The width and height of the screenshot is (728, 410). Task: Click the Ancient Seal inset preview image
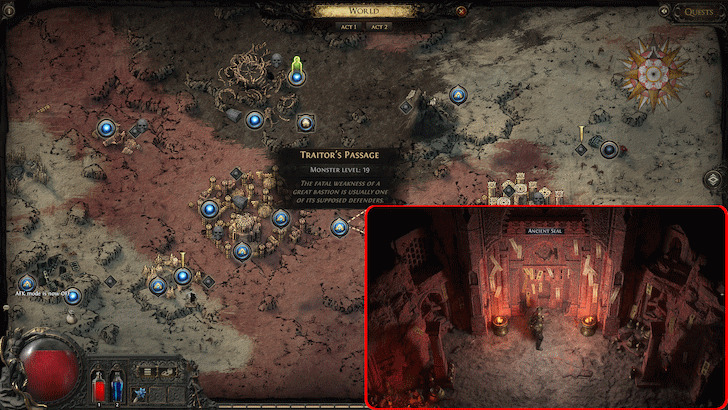point(546,306)
